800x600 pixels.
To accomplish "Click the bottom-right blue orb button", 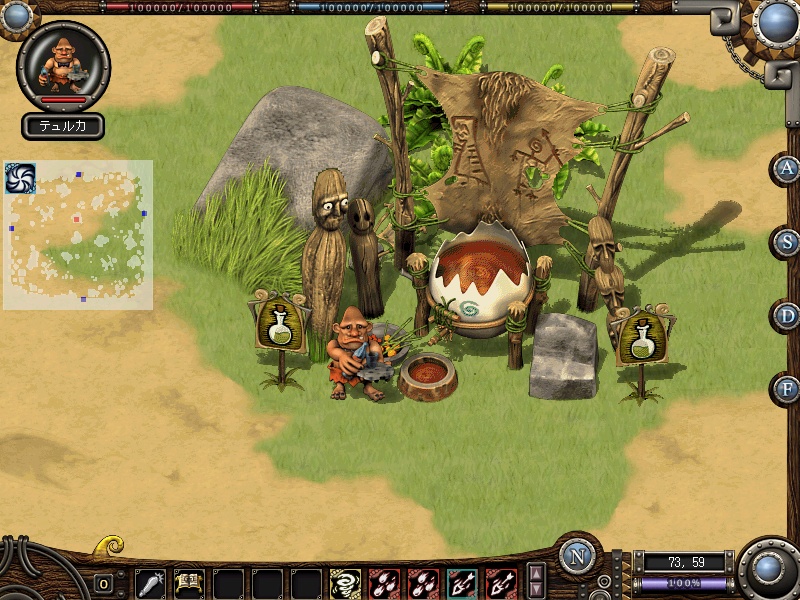I will [768, 569].
